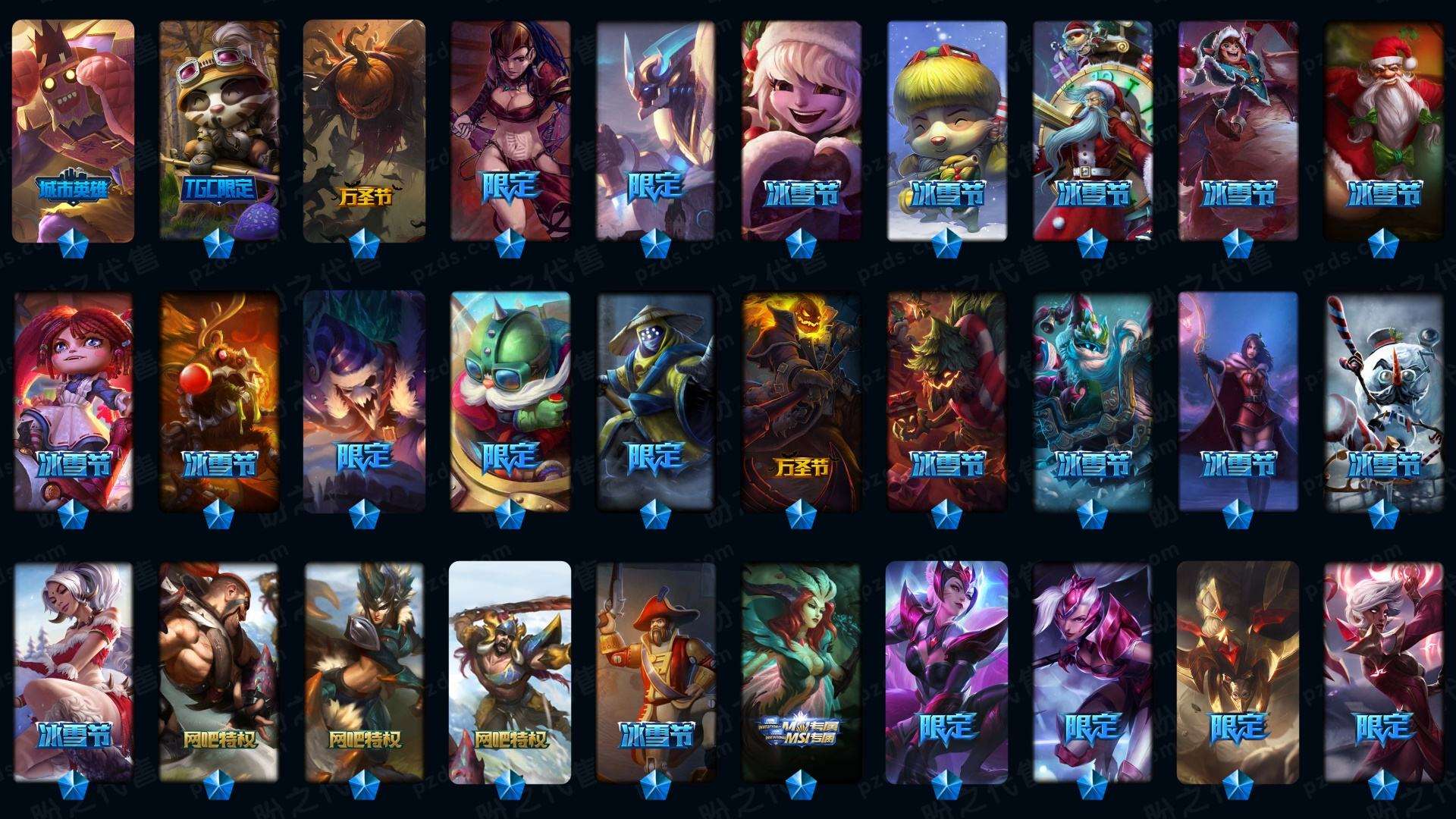This screenshot has height=819, width=1456.
Task: Pick the bare-chested brawler 网吧特权 card
Action: coord(219,672)
